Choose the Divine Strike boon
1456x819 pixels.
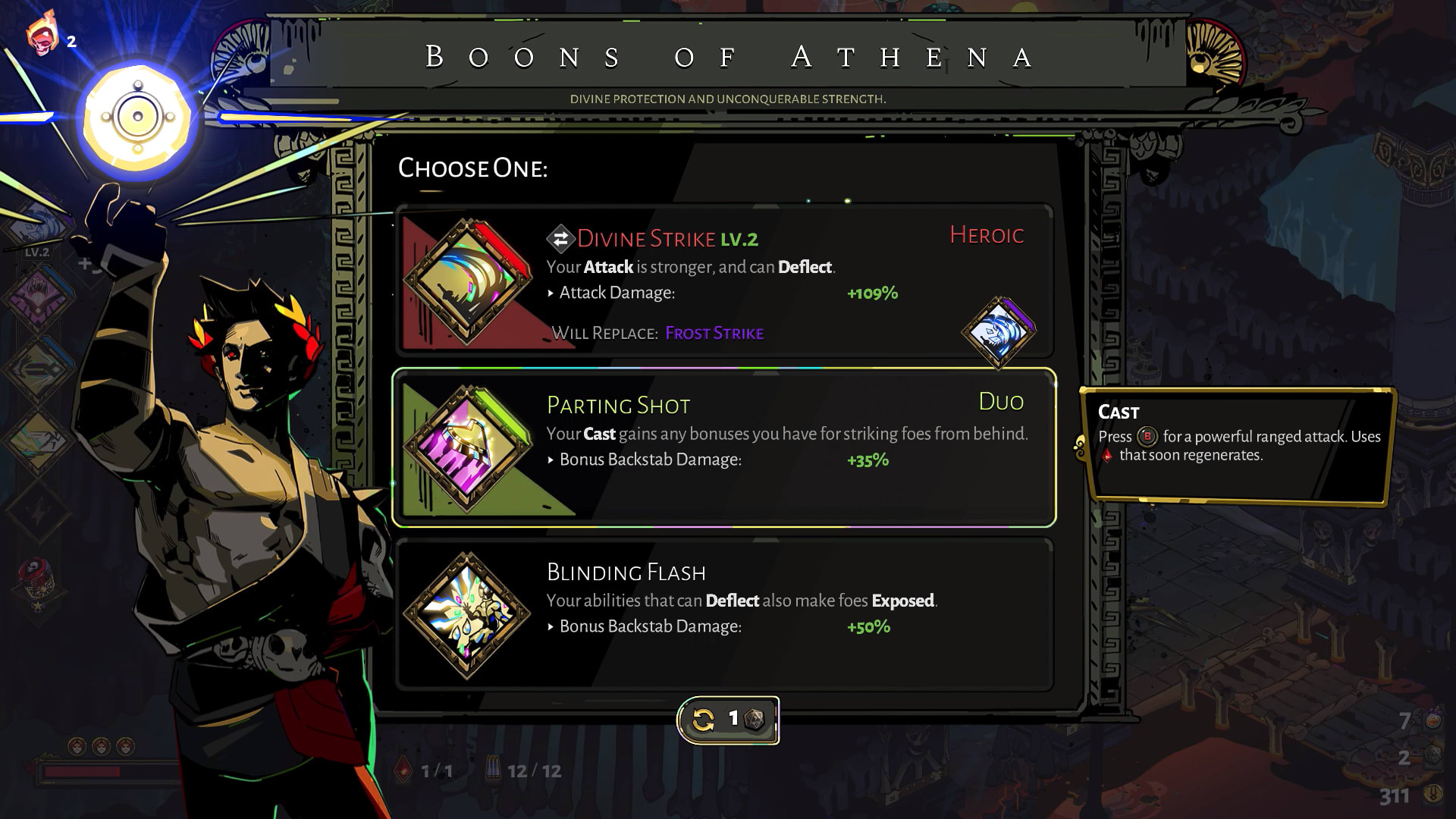click(724, 281)
